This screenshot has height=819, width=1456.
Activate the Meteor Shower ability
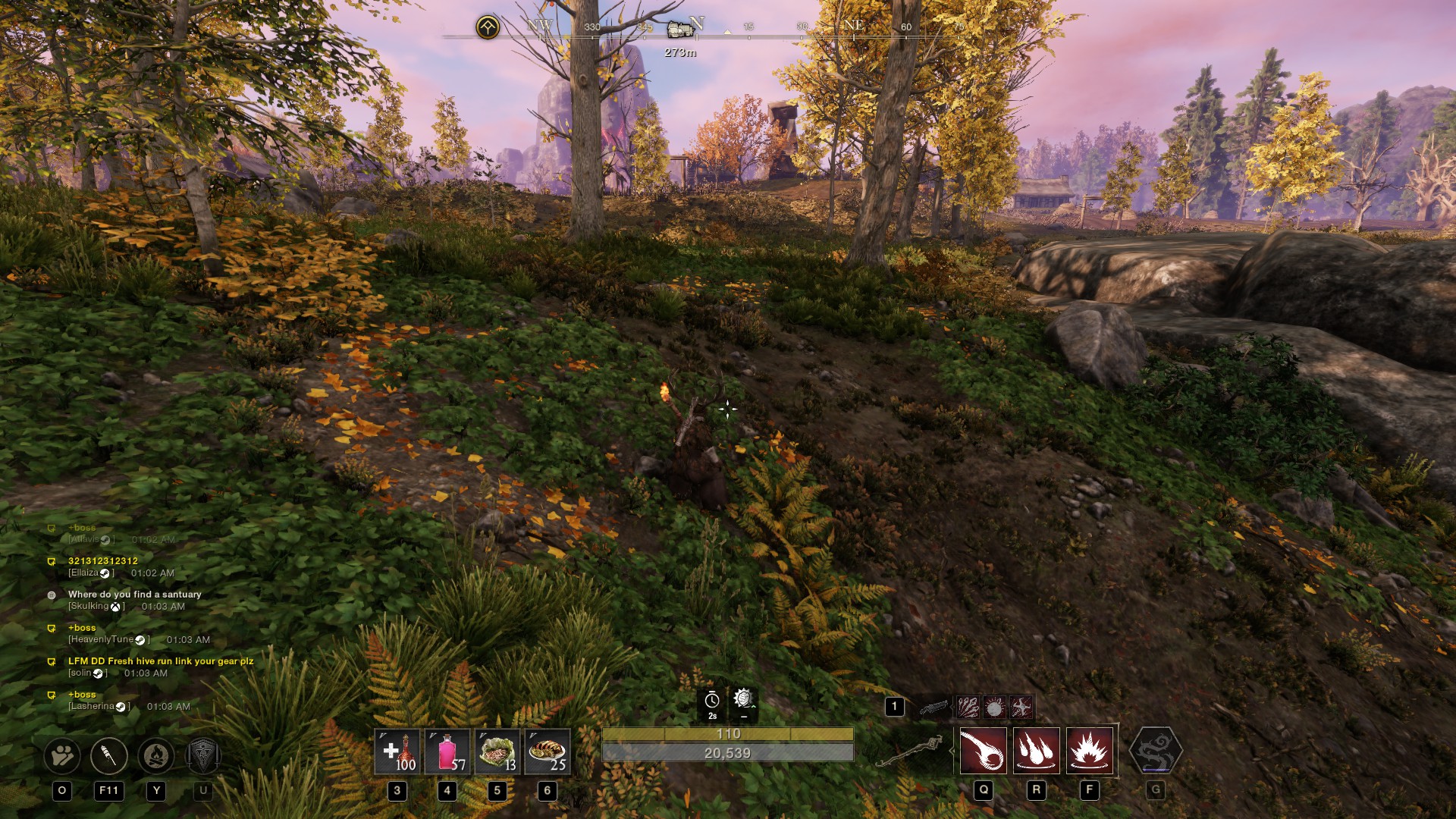pos(1036,751)
